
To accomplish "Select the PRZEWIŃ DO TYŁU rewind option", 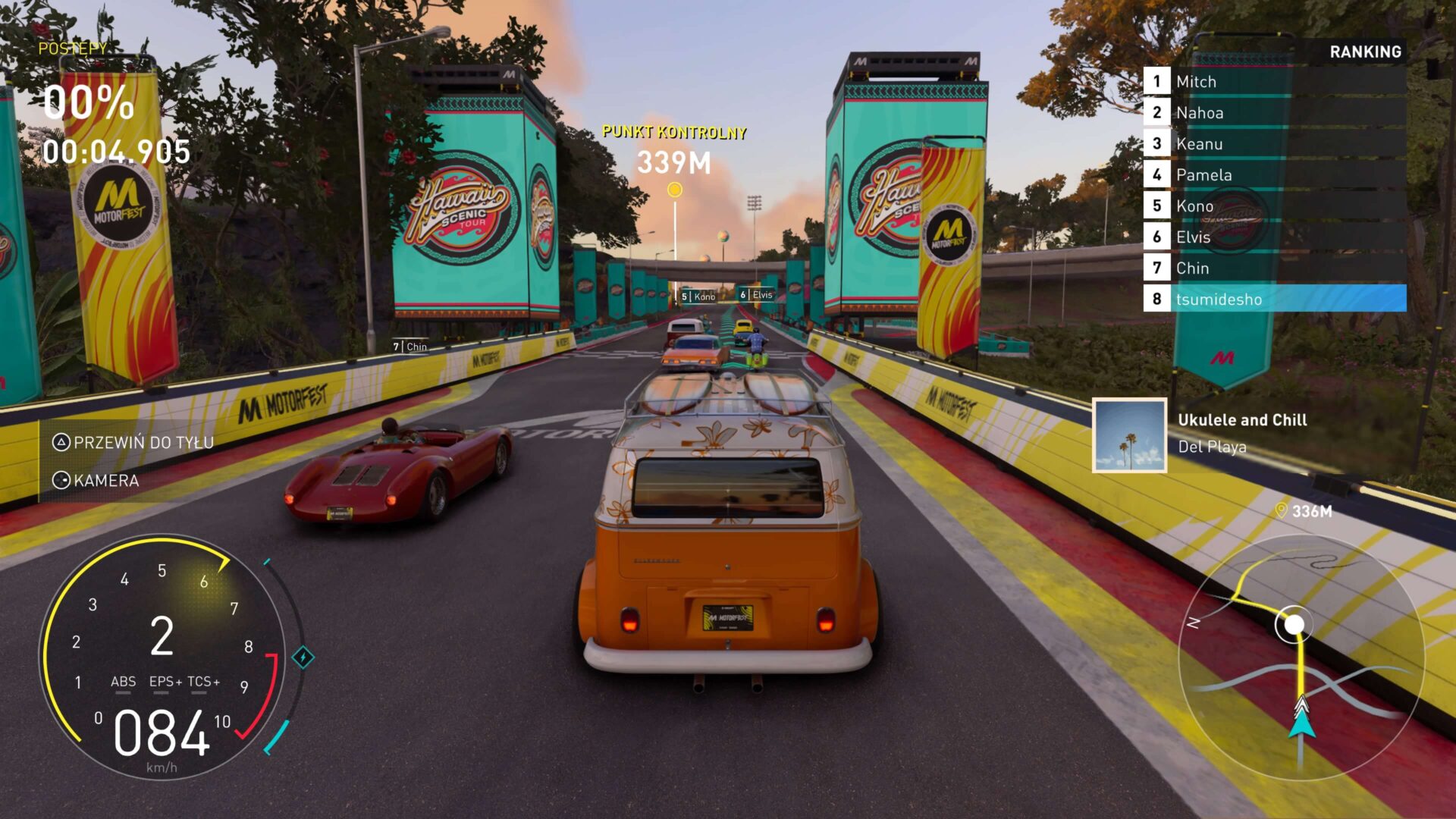I will tap(133, 442).
